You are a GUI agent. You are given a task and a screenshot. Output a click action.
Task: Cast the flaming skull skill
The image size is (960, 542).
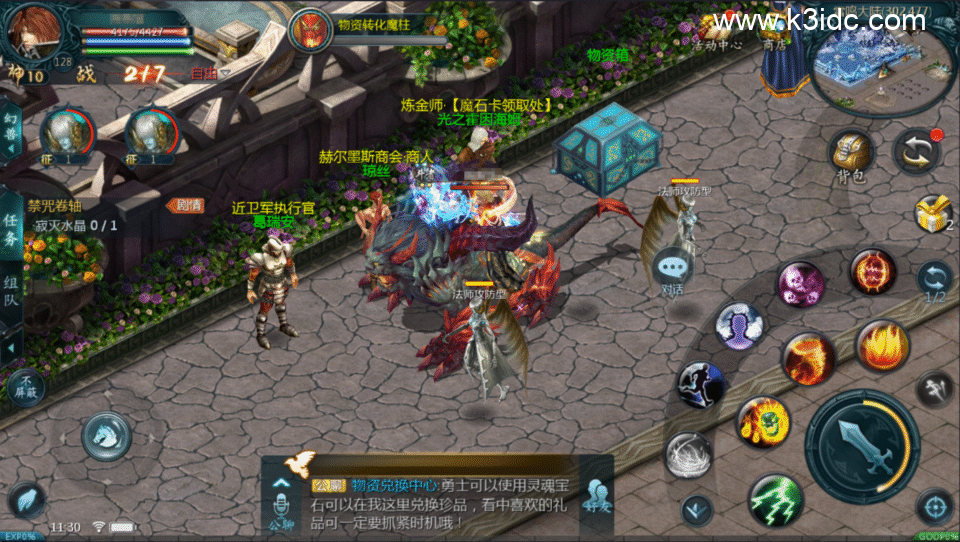[764, 421]
